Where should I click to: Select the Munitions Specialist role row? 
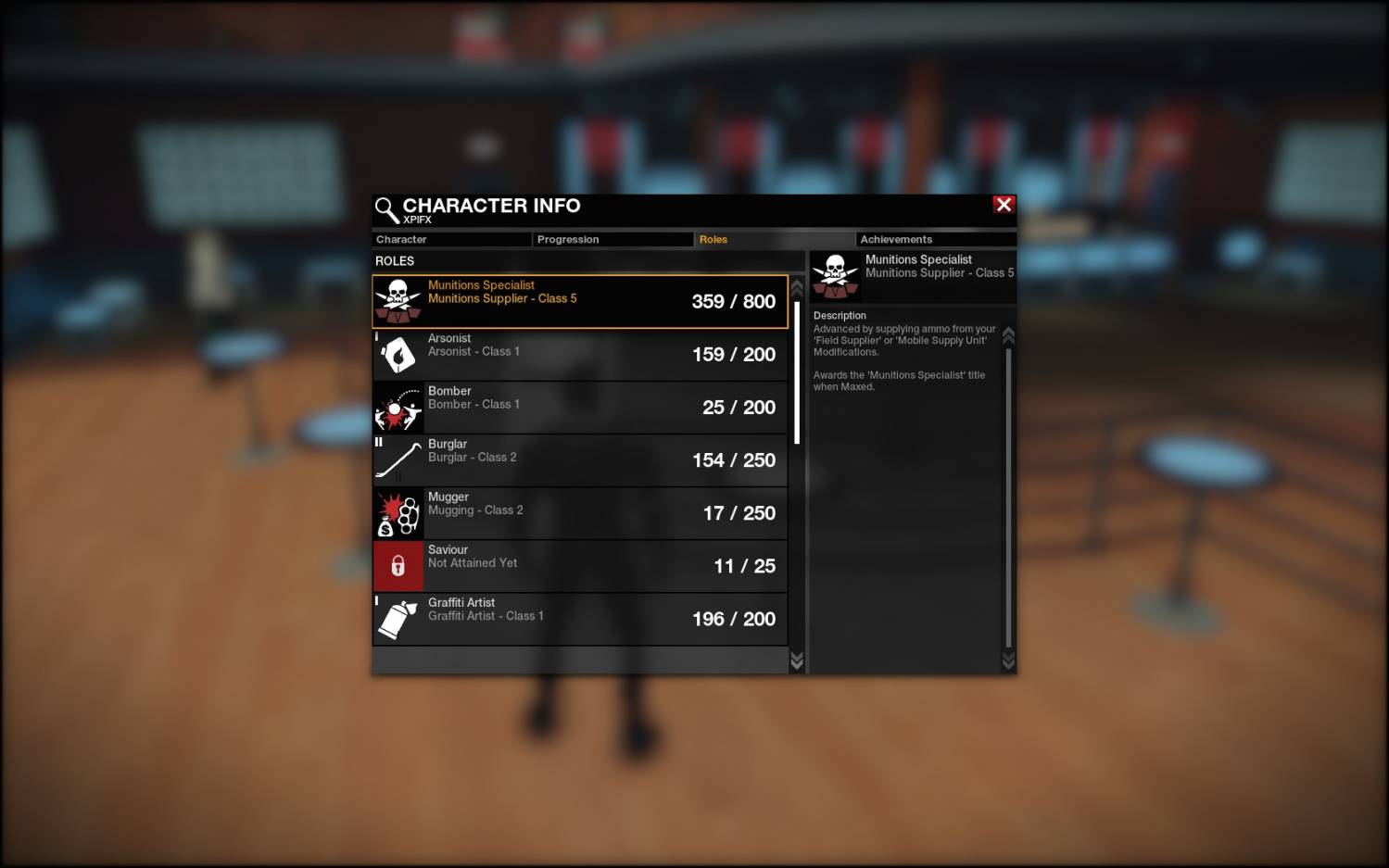click(580, 301)
